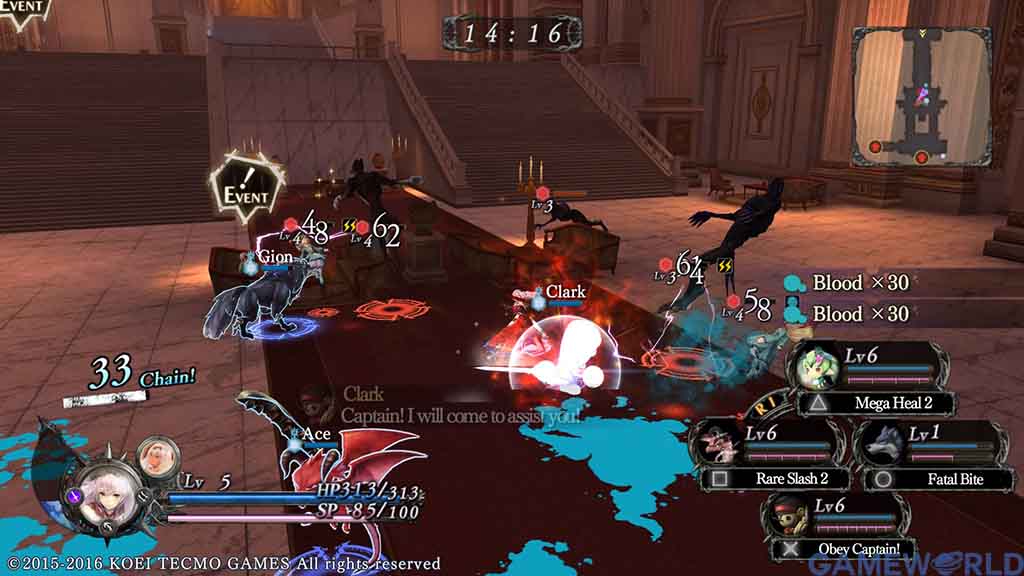
Task: Click the Event marker icon
Action: click(245, 190)
